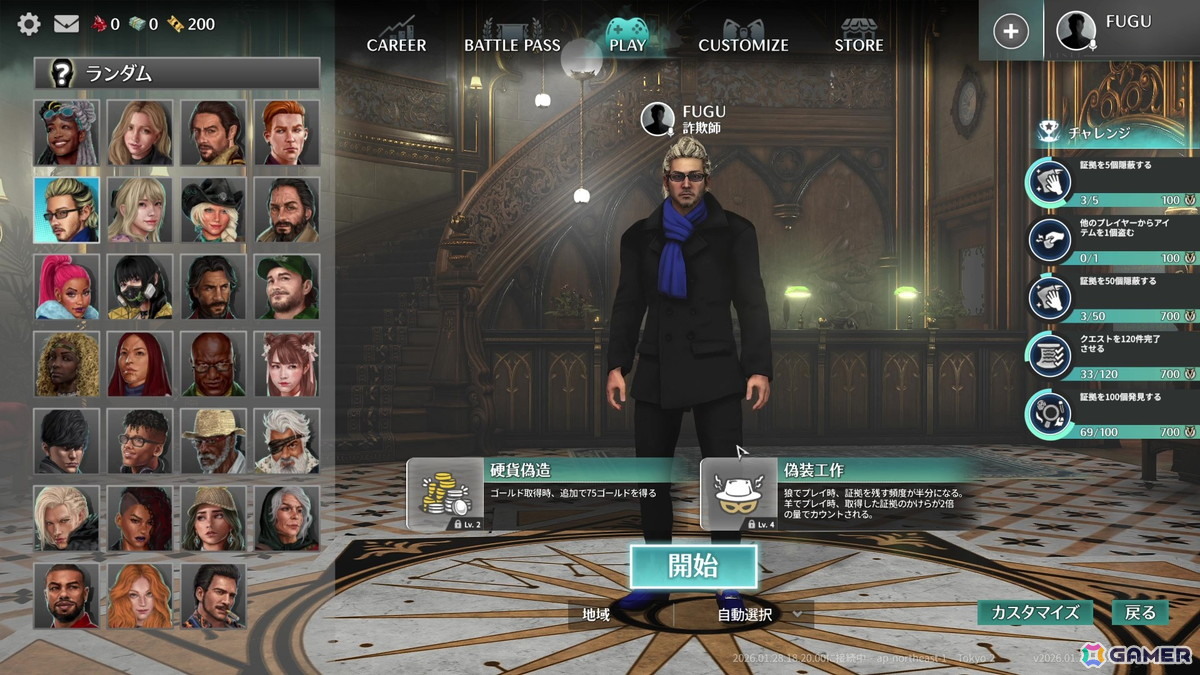Start the match with the 開始 button

click(x=693, y=566)
